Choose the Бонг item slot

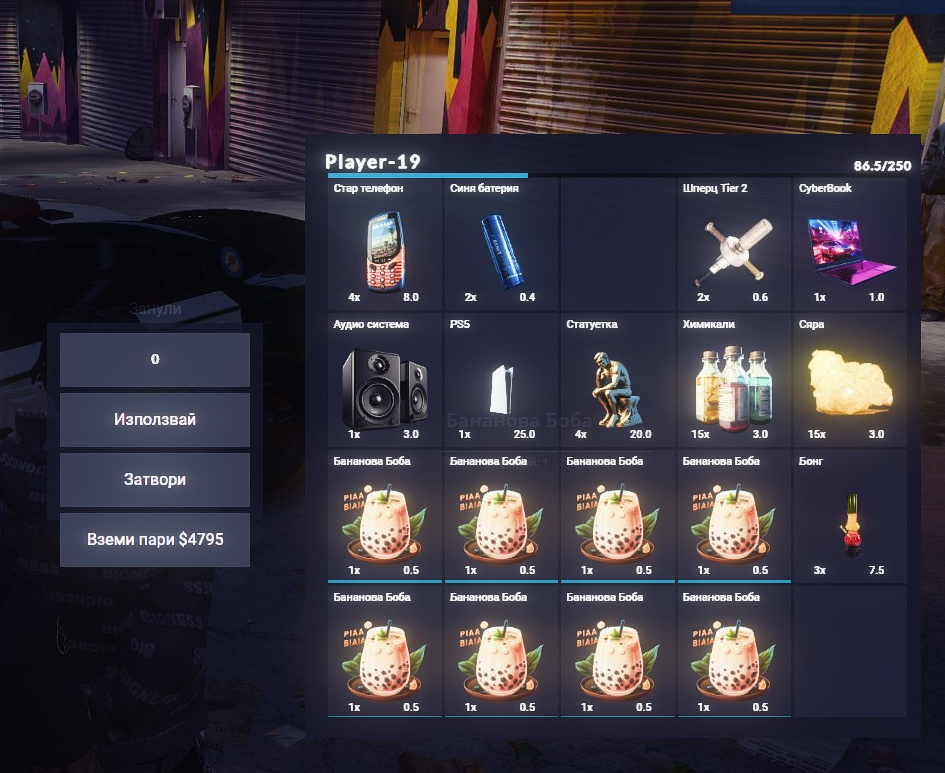849,517
